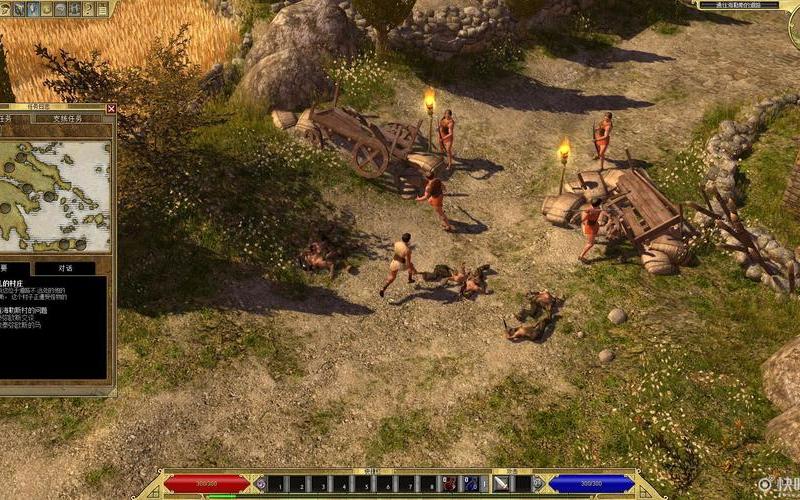This screenshot has width=800, height=500.
Task: Click the round button right of hotbar
Action: click(x=537, y=484)
